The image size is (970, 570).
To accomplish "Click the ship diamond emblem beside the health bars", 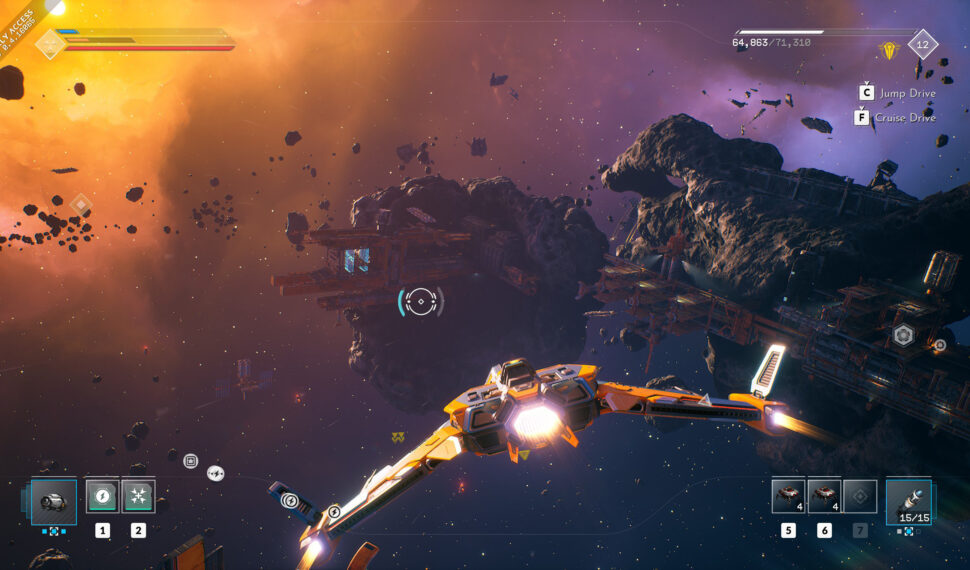I will pos(50,44).
